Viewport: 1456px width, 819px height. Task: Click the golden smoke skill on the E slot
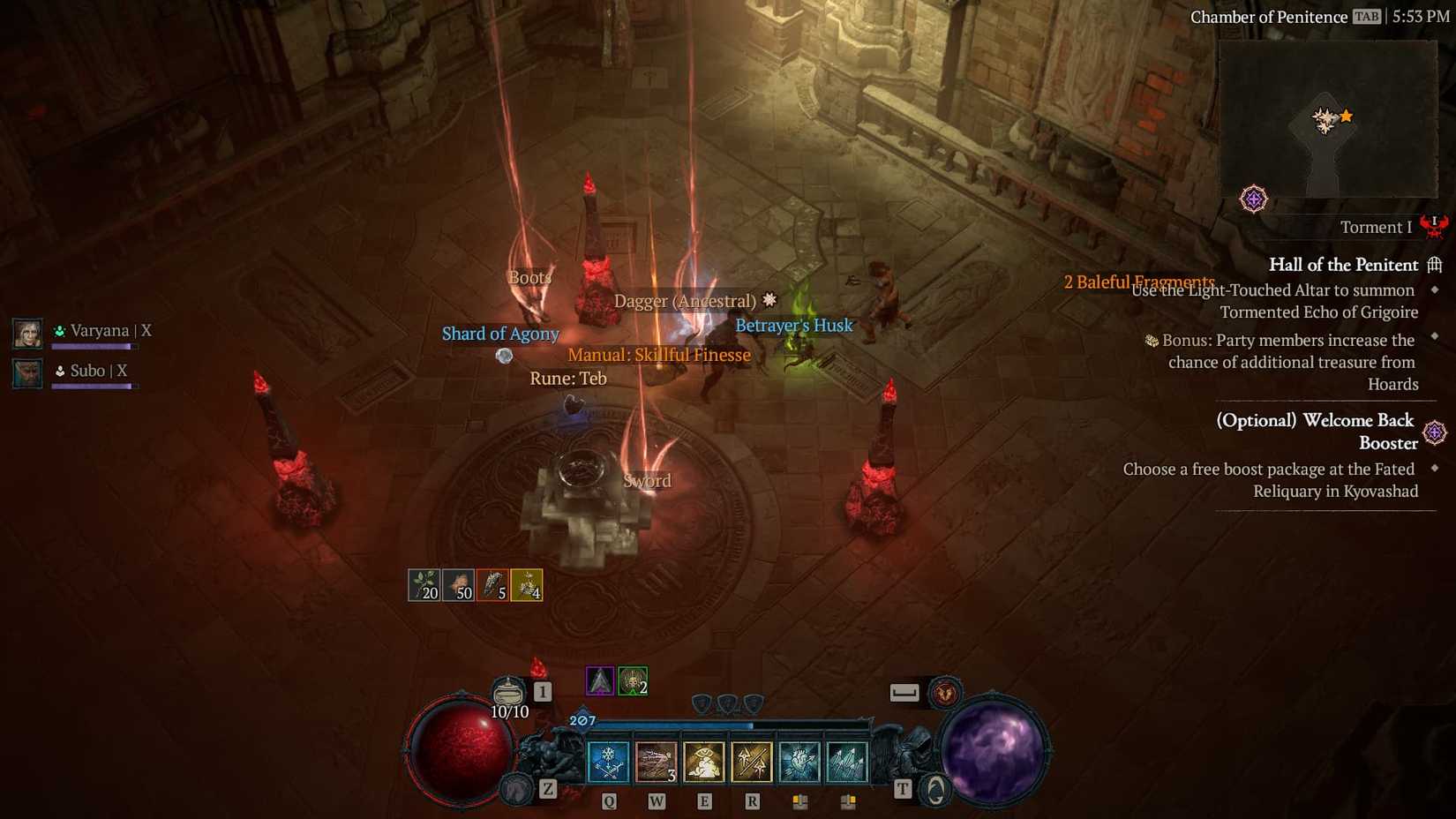[704, 761]
